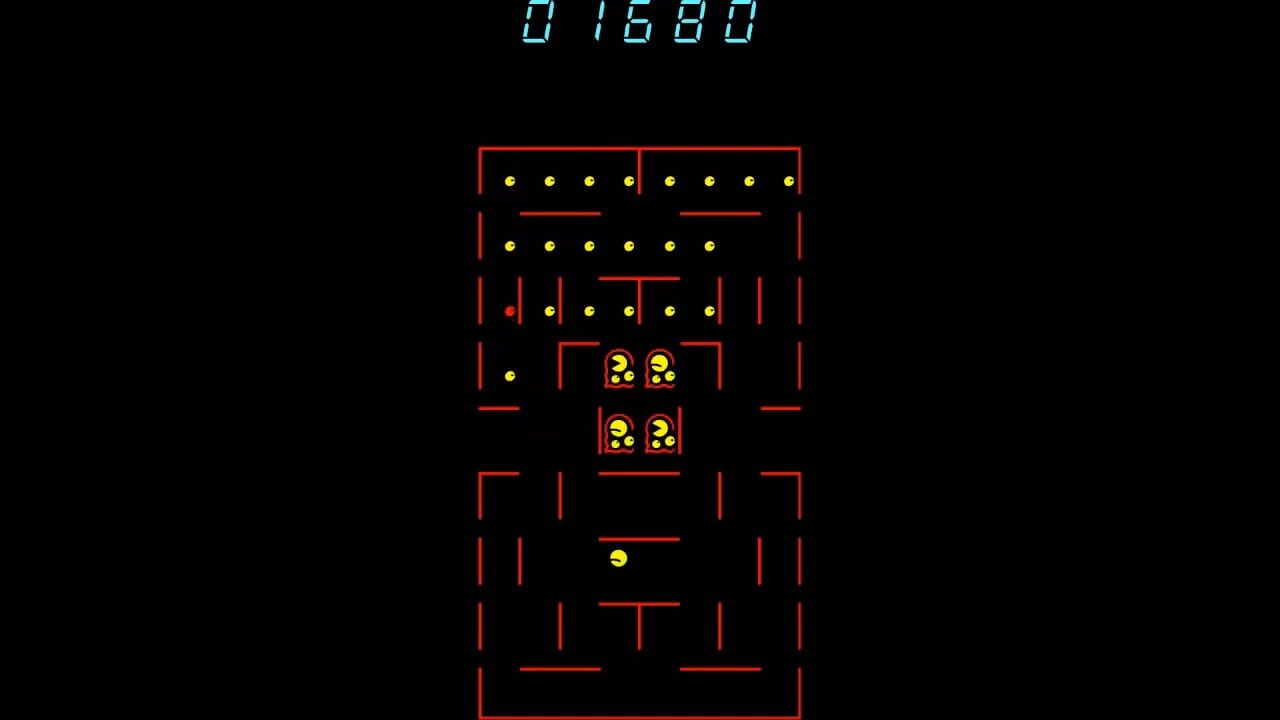
Task: Click the red power pellet on the left side
Action: tap(510, 311)
